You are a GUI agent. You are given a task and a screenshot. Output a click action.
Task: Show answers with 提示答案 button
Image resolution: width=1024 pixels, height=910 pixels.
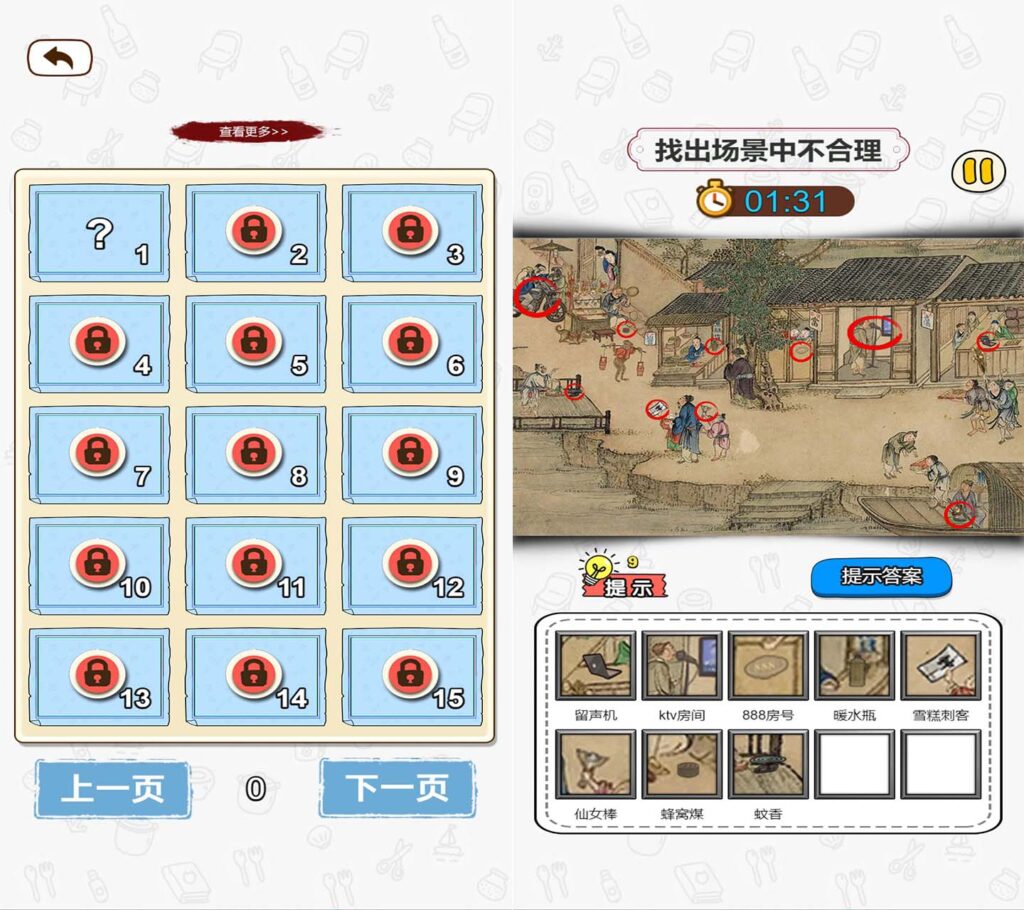[x=880, y=577]
